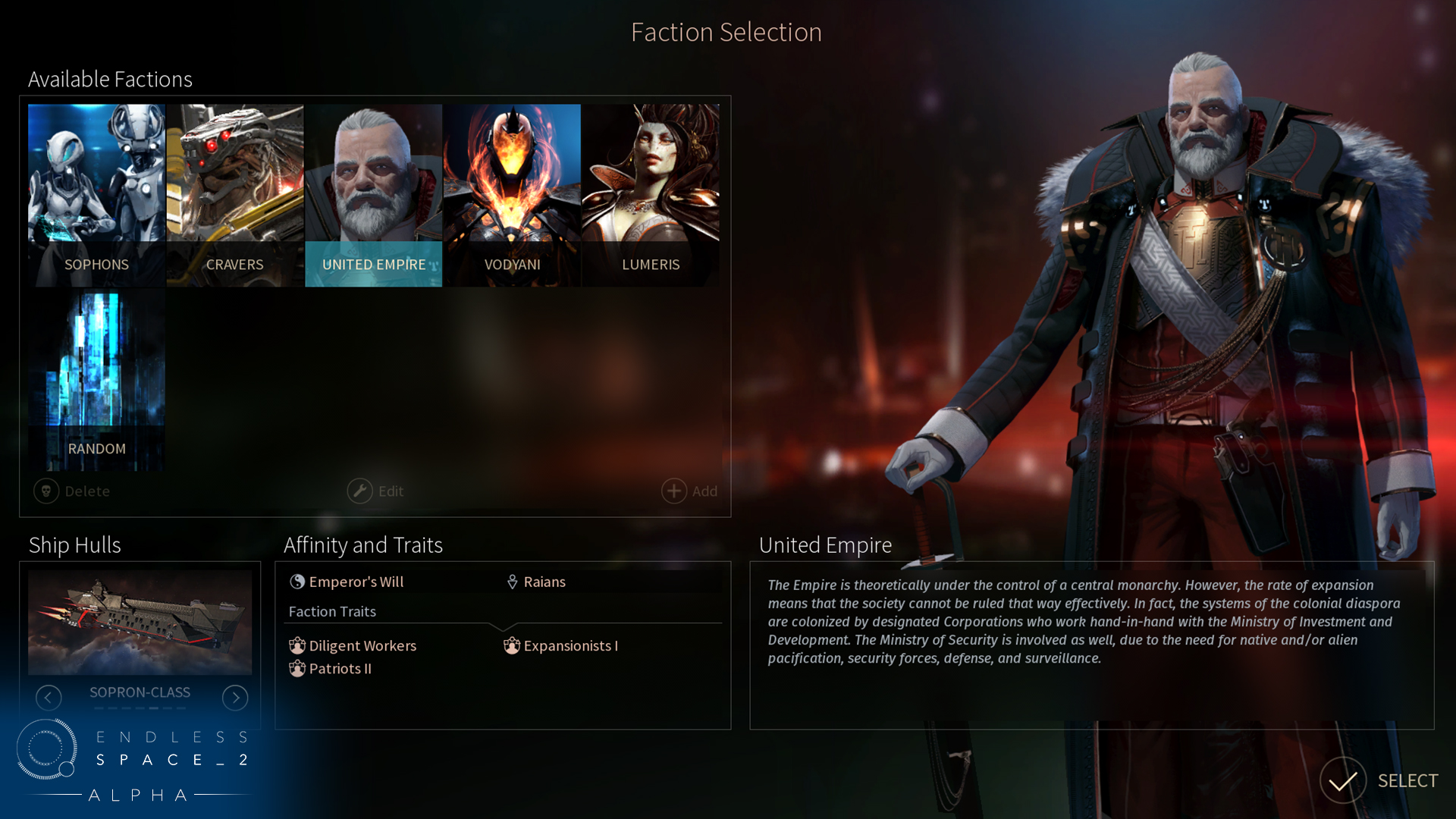
Task: Confirm faction with the Select button
Action: pos(1379,781)
